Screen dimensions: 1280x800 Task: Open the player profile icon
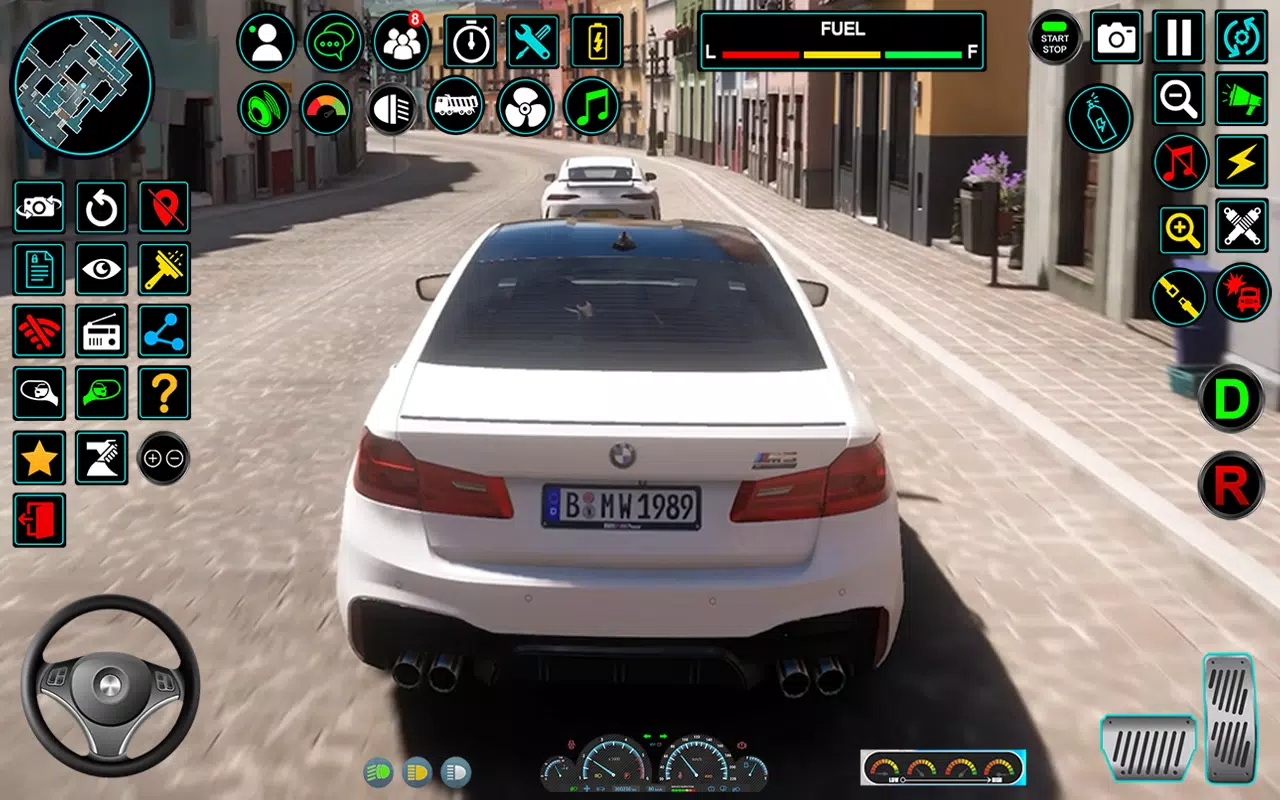tap(267, 40)
